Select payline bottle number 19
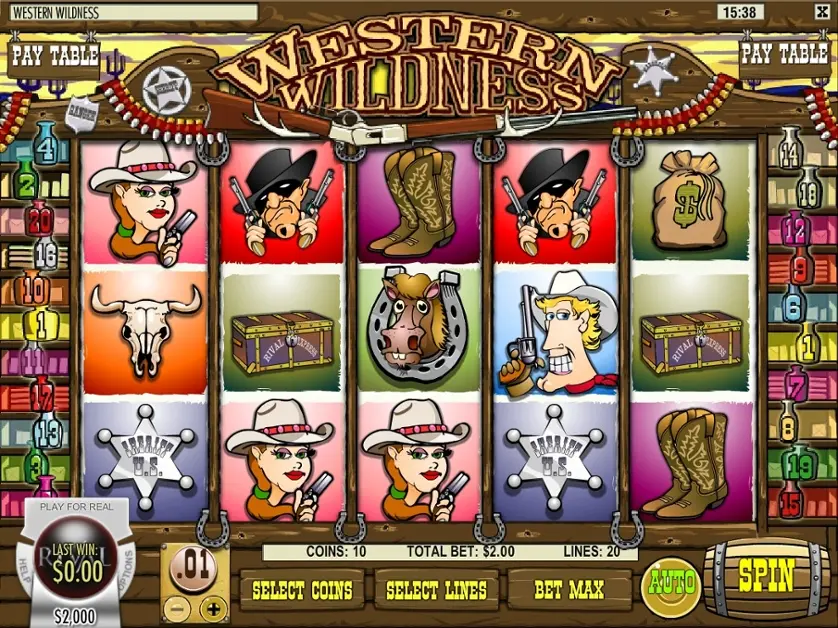838x628 pixels. [x=800, y=465]
